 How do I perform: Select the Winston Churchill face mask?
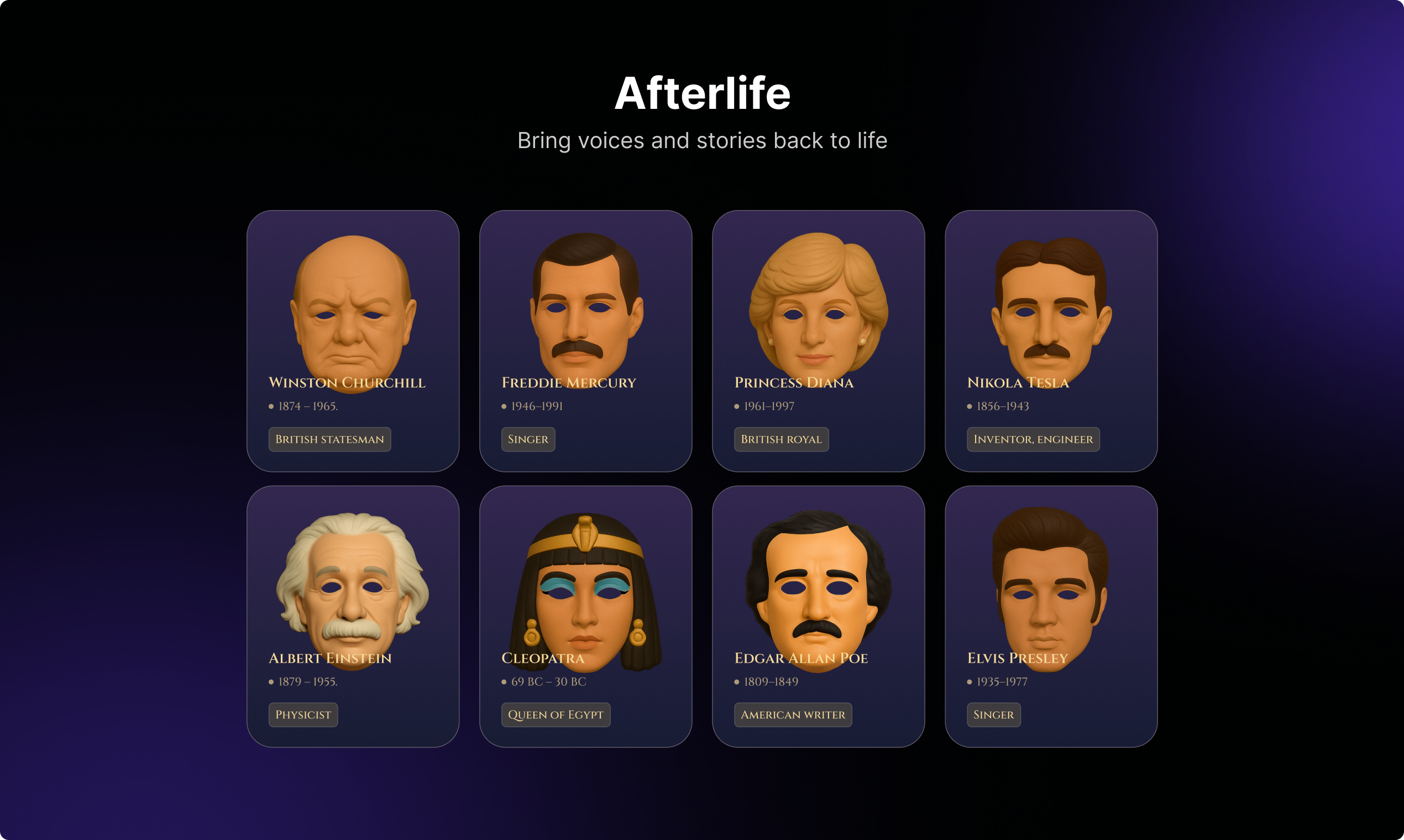coord(353,311)
